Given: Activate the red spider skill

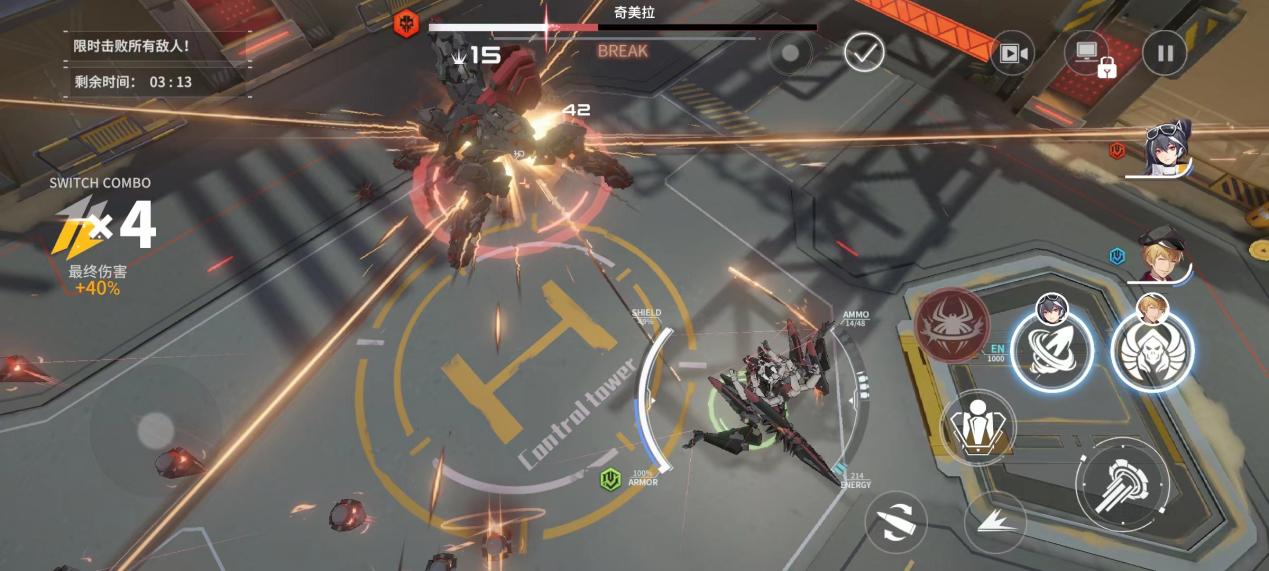Looking at the screenshot, I should click(x=951, y=325).
